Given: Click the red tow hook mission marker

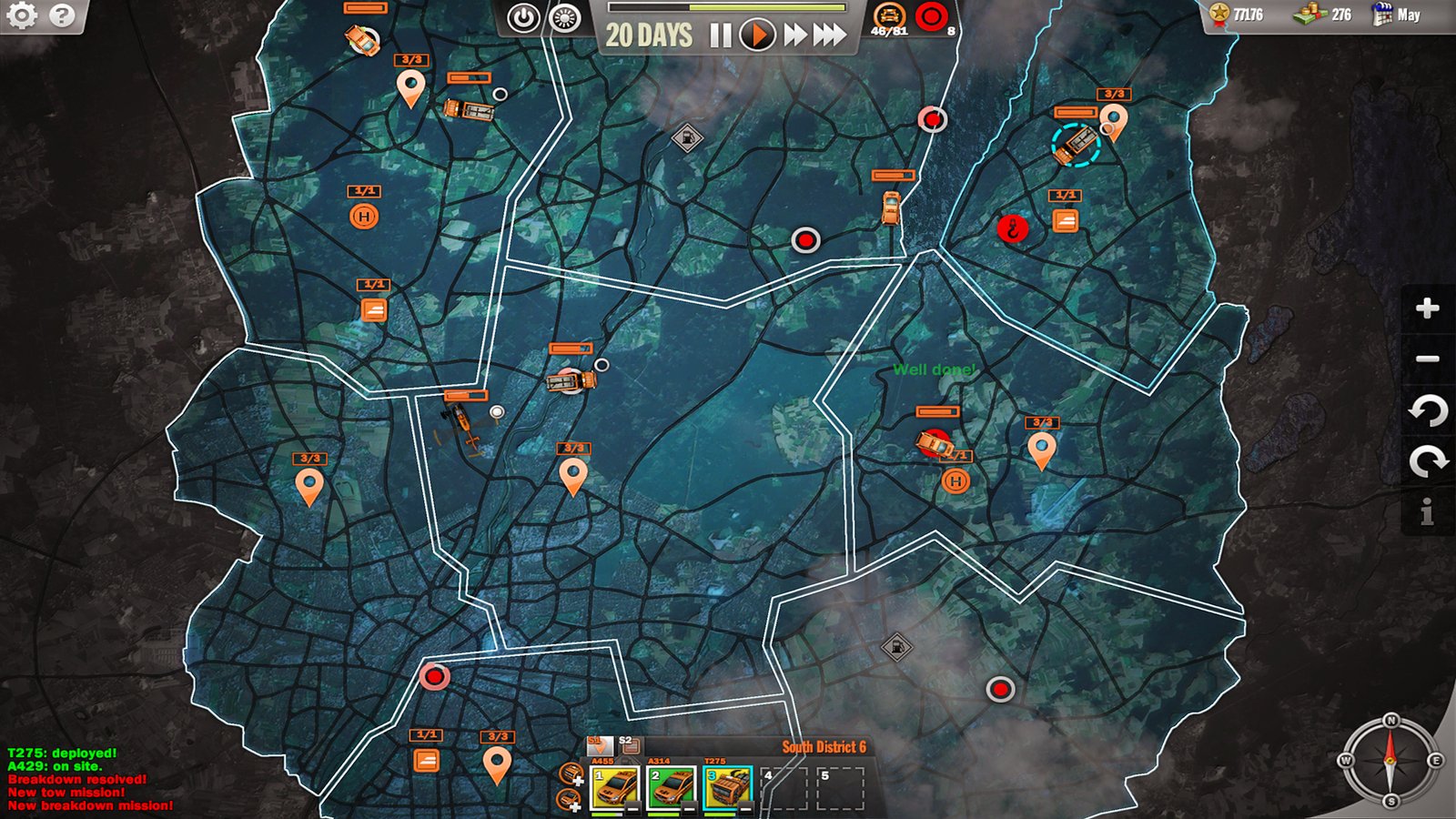Looking at the screenshot, I should 1012,228.
